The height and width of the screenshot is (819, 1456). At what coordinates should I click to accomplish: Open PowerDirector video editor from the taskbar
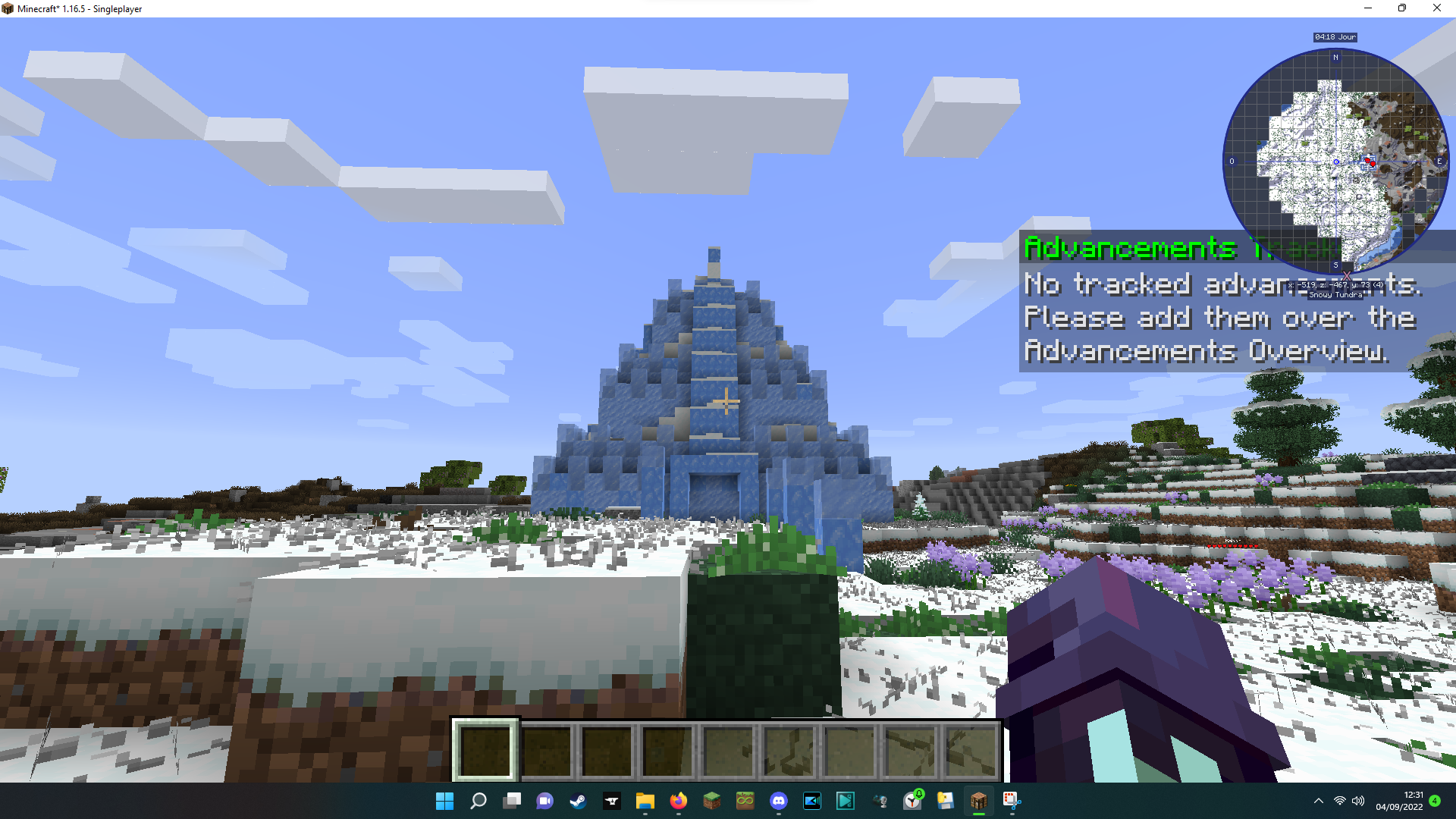811,802
